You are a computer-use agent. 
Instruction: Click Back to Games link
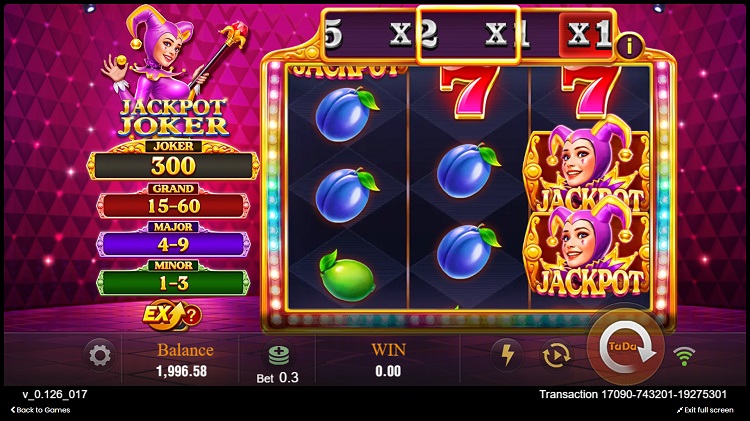(x=40, y=410)
